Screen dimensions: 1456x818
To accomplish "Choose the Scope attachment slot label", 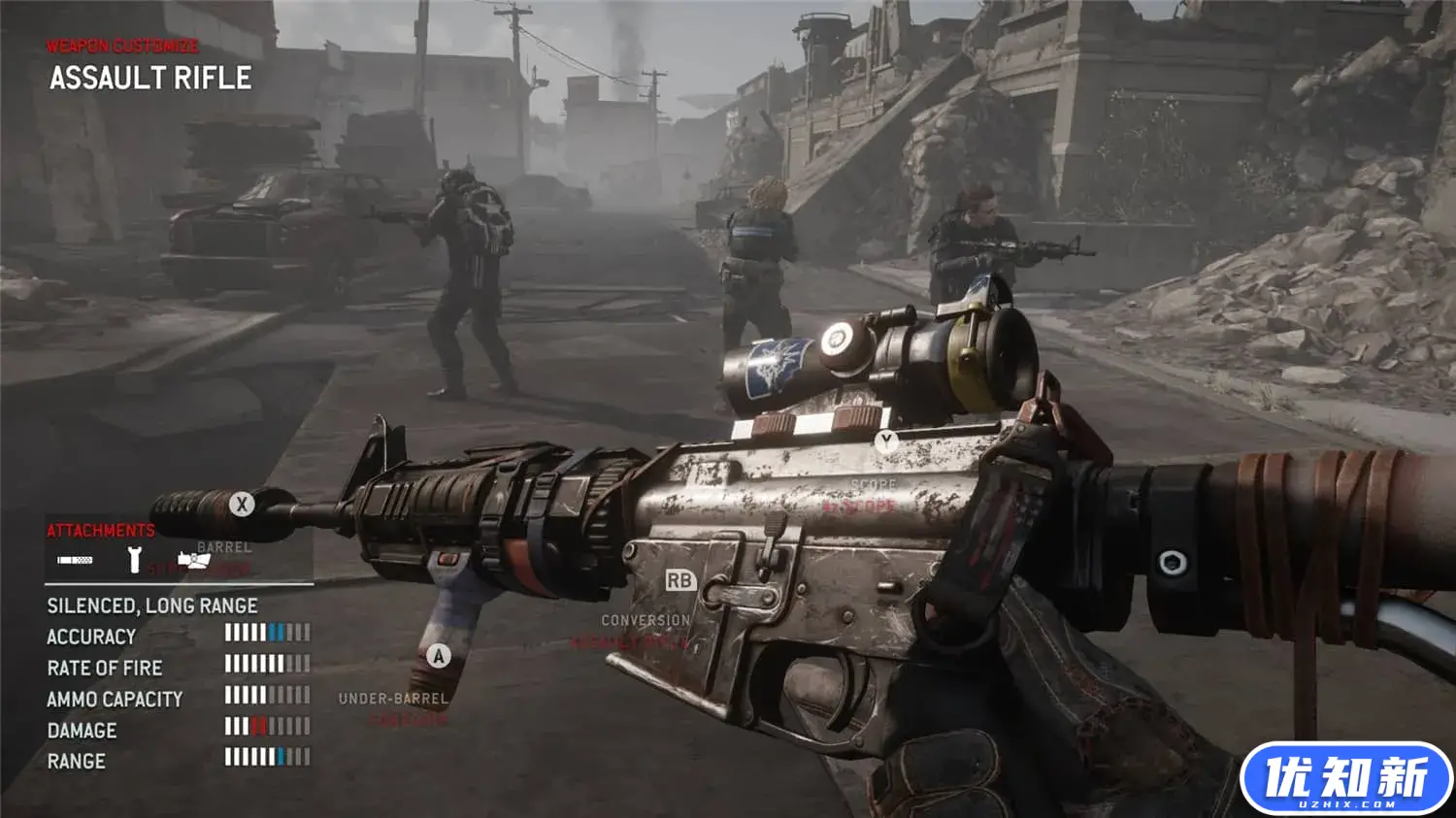I will point(873,484).
